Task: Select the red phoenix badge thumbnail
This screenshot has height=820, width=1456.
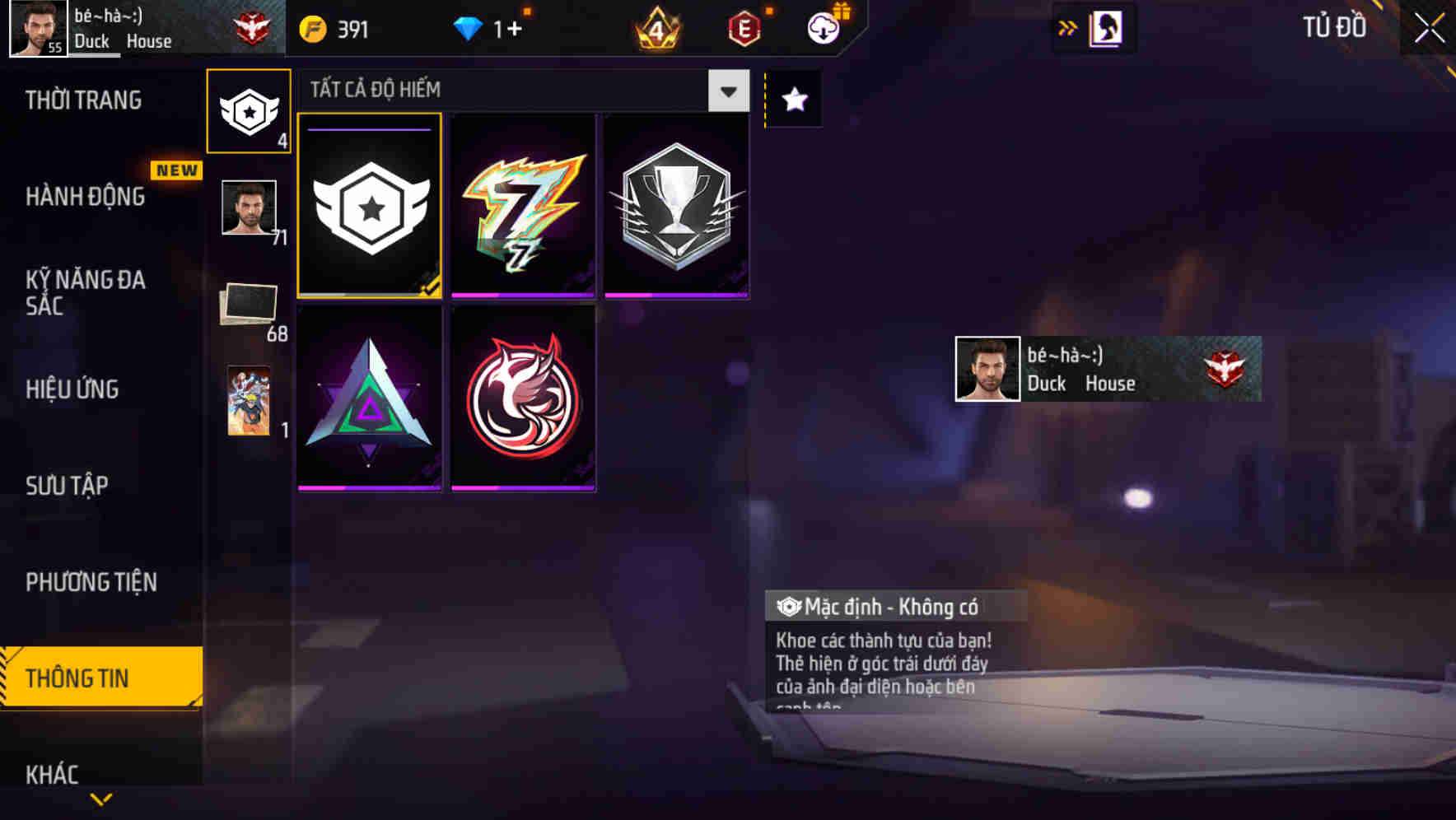Action: pos(523,395)
